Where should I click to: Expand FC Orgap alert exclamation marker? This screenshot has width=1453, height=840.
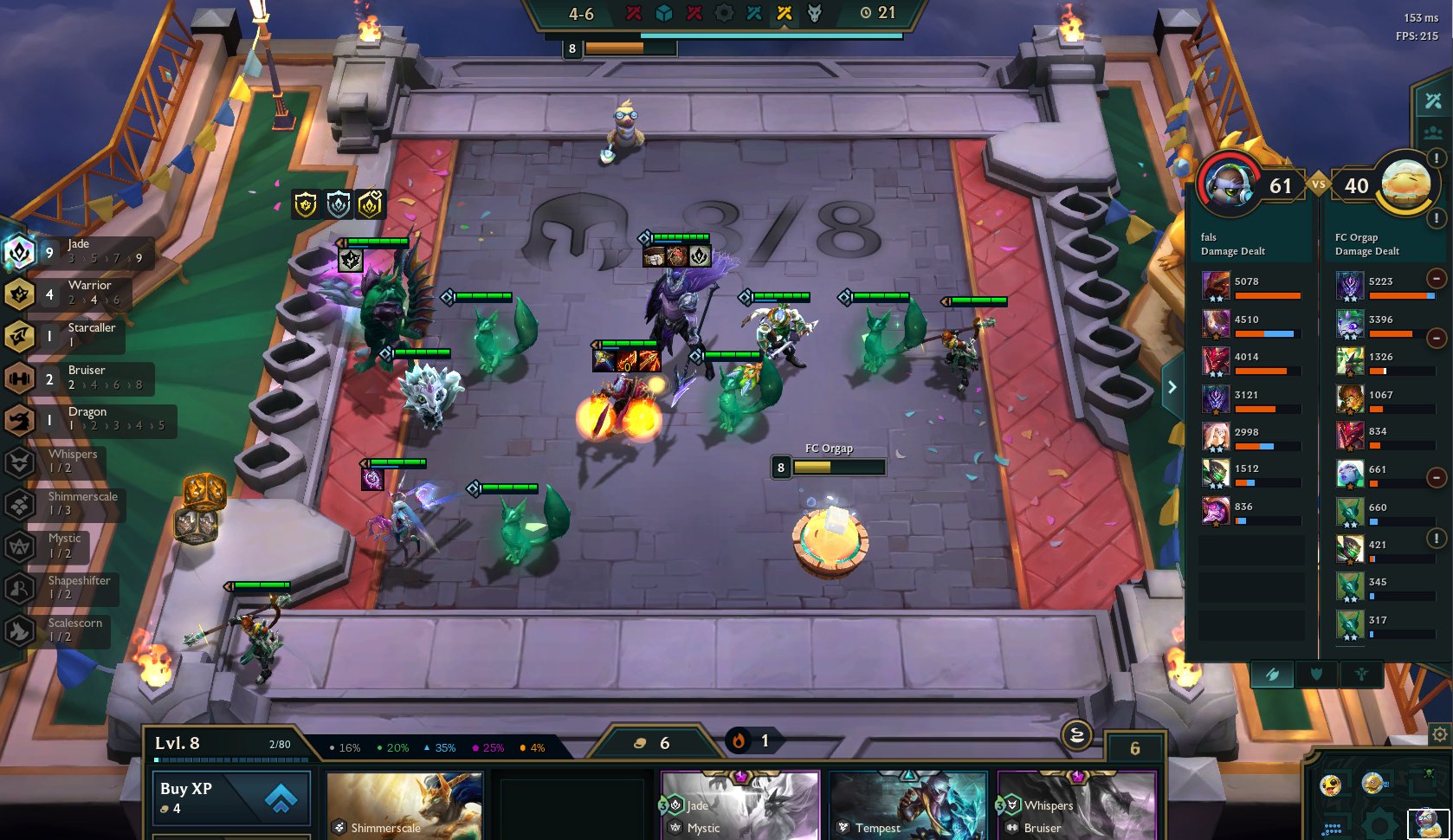(1435, 219)
